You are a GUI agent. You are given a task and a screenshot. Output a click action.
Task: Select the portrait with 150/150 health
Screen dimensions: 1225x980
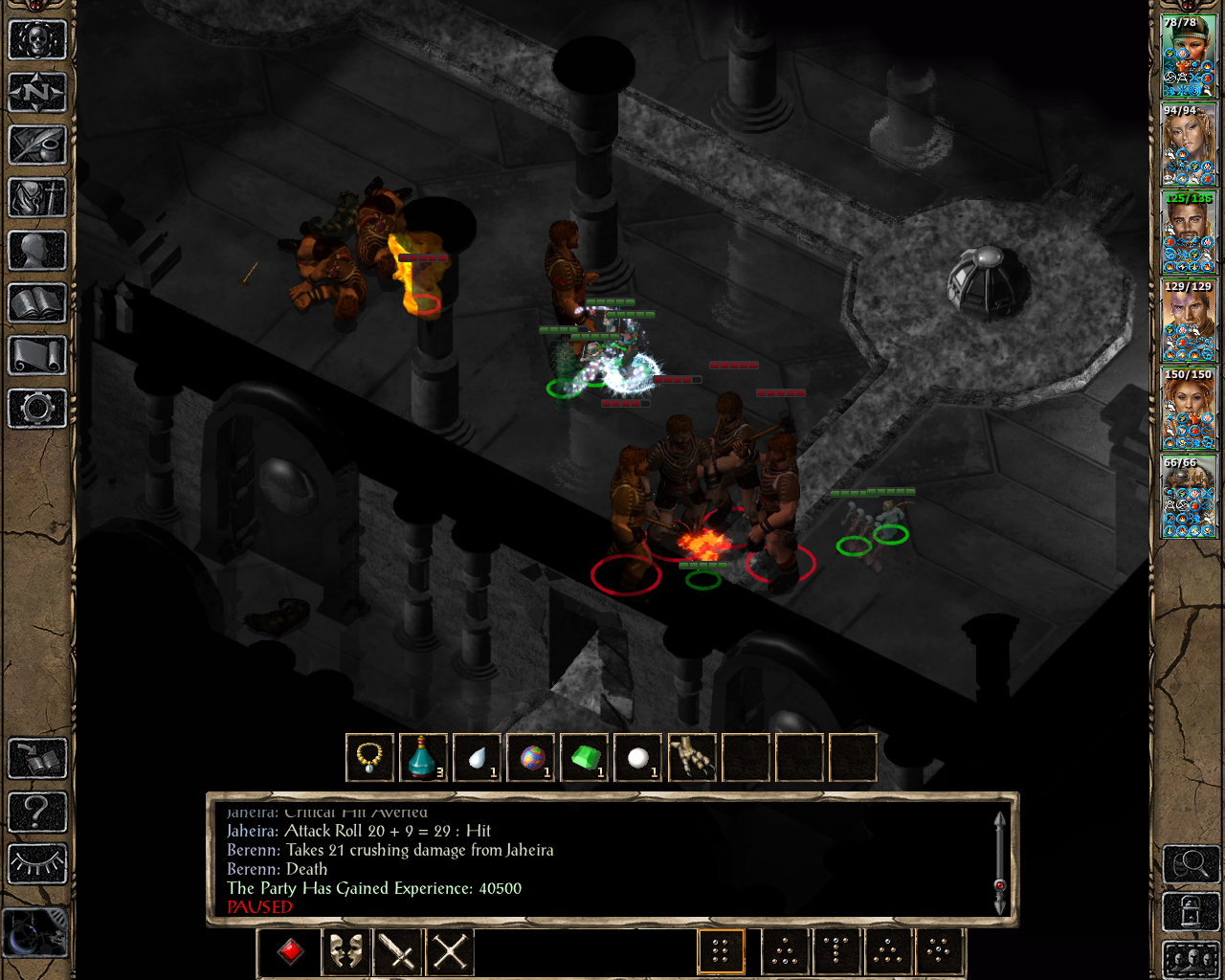coord(1189,409)
